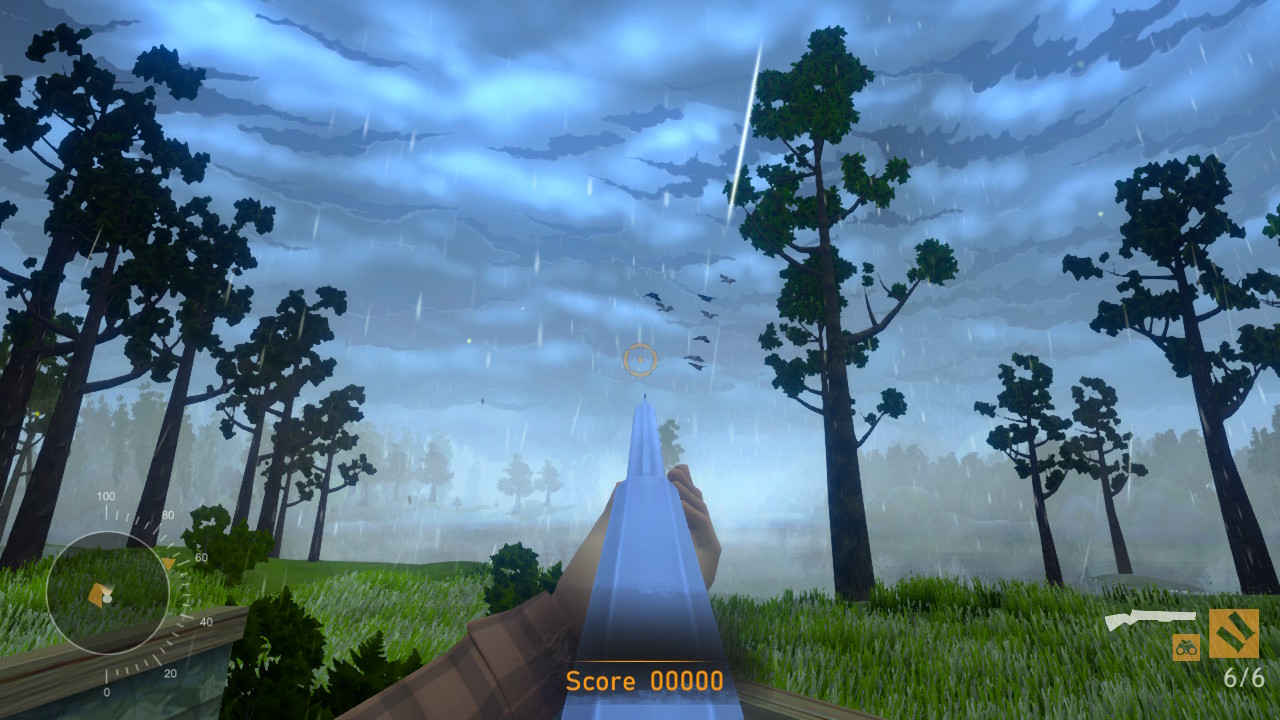This screenshot has width=1280, height=720.
Task: Click the orange compass needle inside the gauge
Action: pyautogui.click(x=96, y=594)
